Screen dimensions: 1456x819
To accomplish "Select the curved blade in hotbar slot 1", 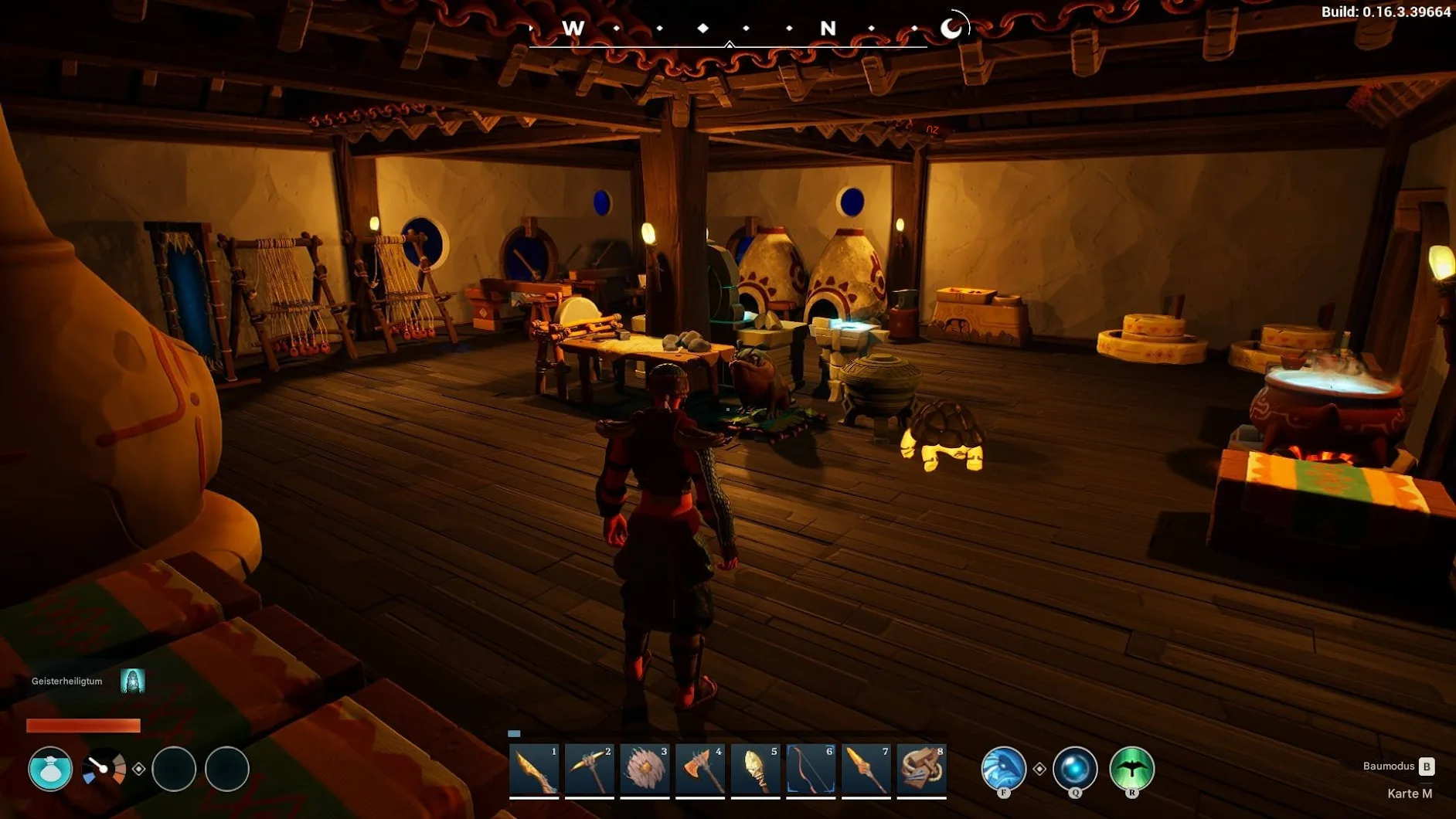I will (534, 770).
